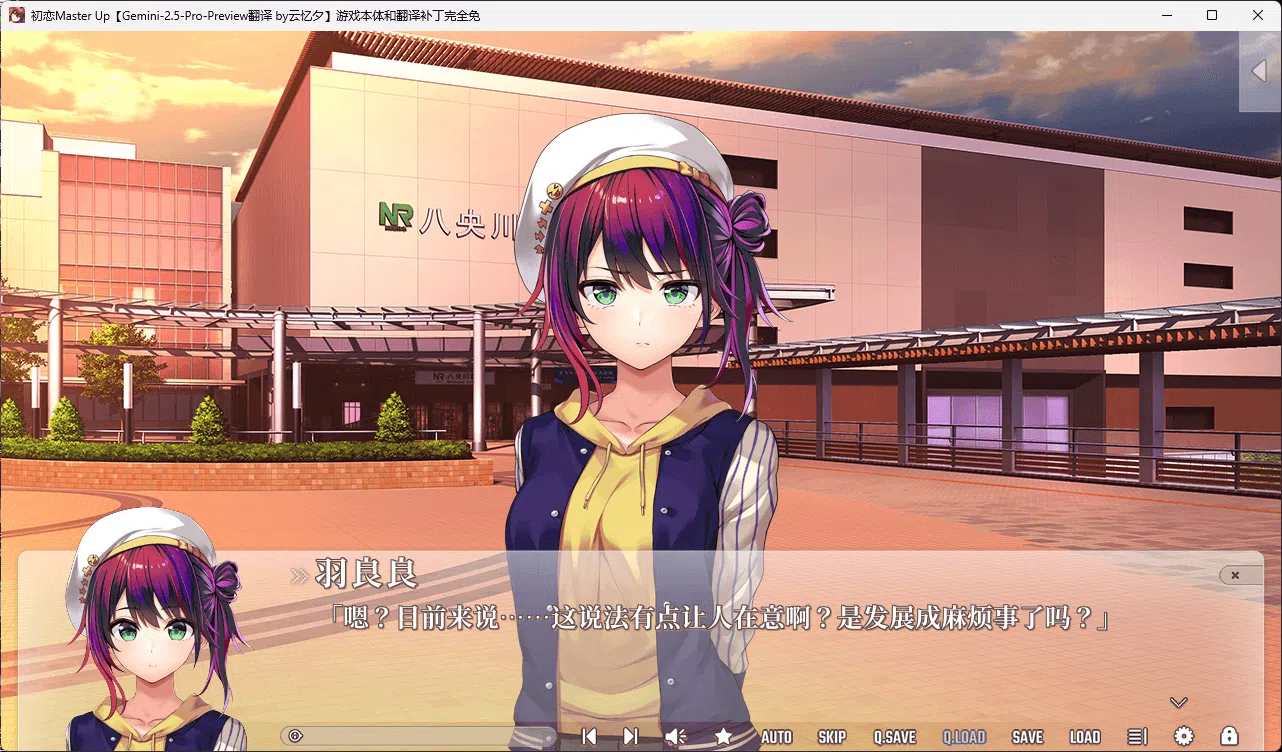Viewport: 1282px width, 752px height.
Task: Advance to next line with the forward icon
Action: pyautogui.click(x=630, y=736)
